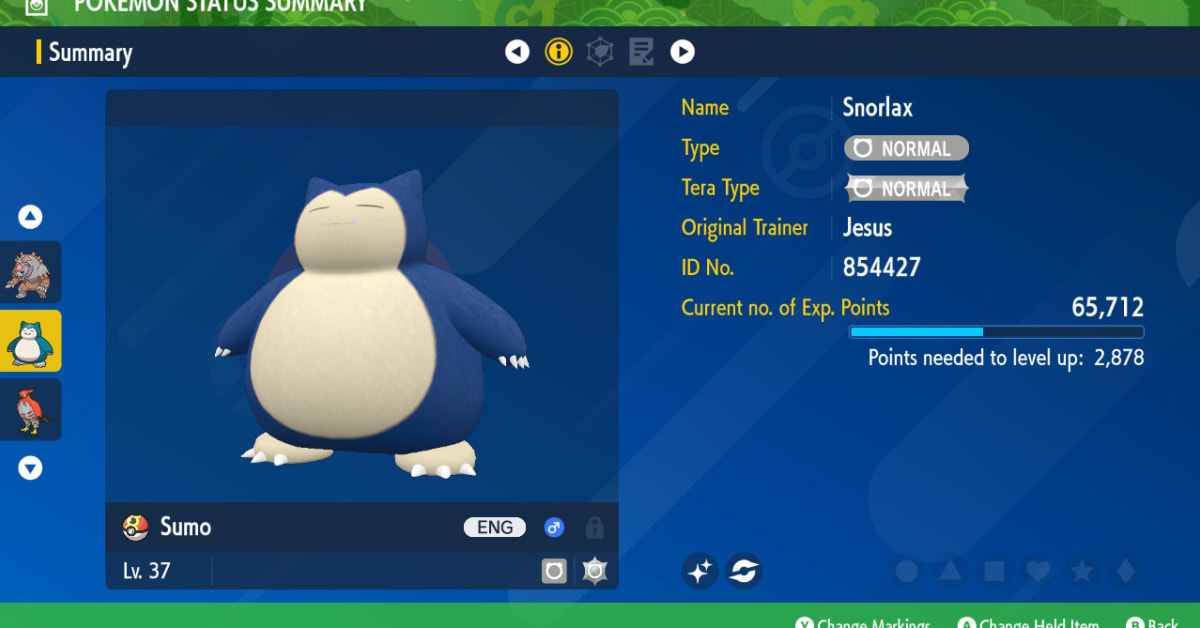The height and width of the screenshot is (628, 1200).
Task: Go to the next summary page arrow
Action: (682, 52)
